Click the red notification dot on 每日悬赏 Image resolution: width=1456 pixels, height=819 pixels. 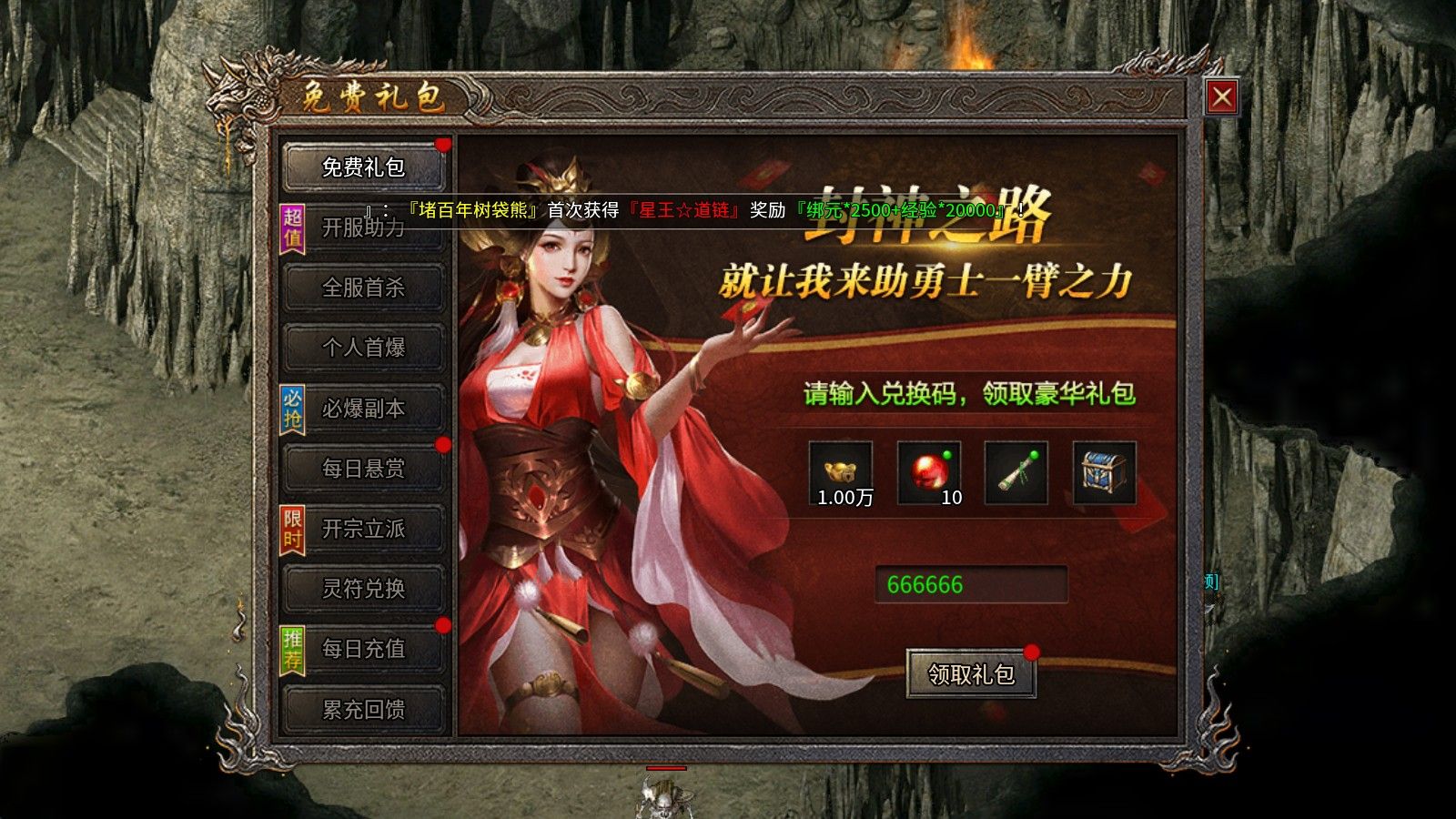tap(442, 442)
